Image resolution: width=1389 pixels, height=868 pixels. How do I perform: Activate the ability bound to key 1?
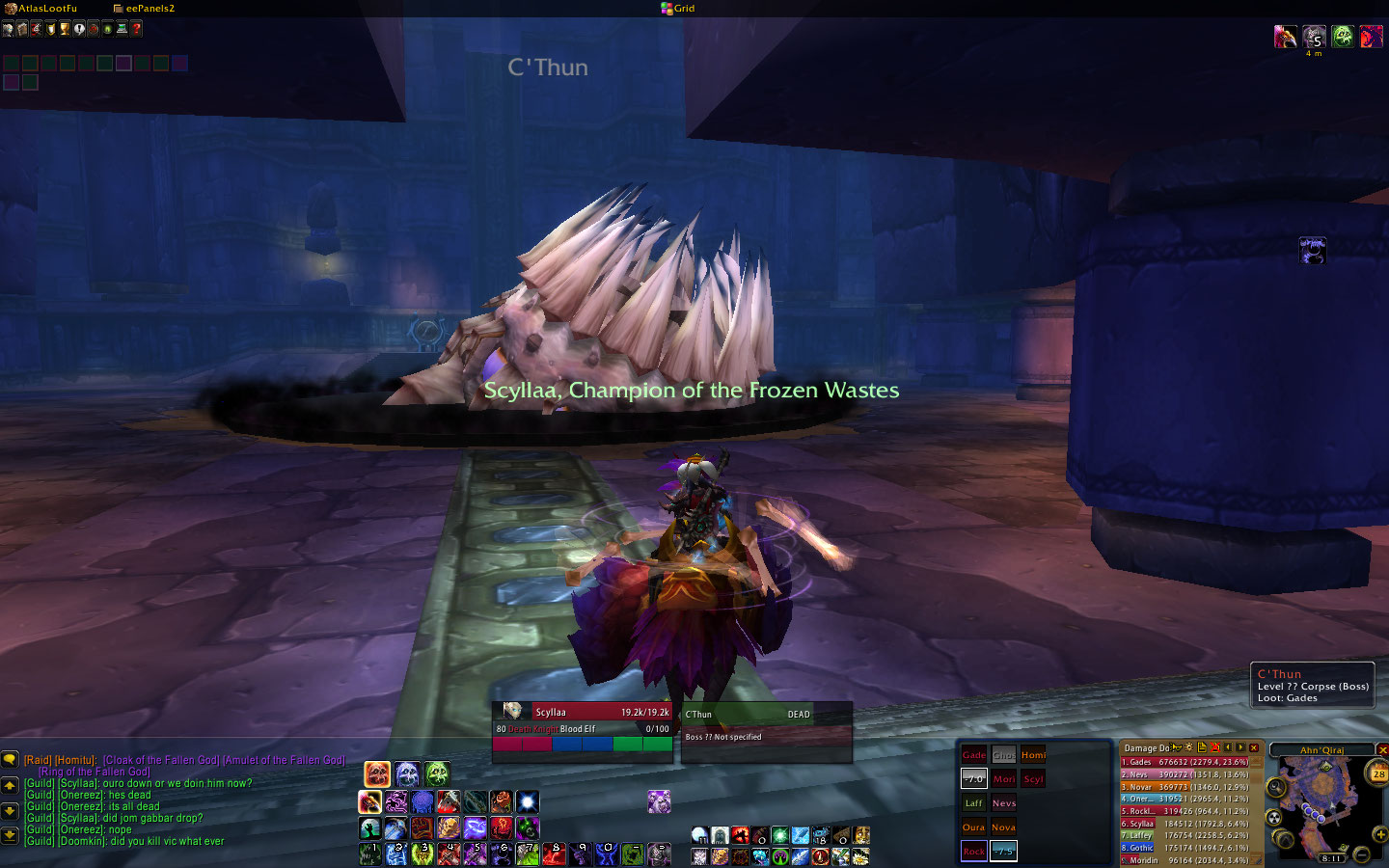pyautogui.click(x=370, y=854)
